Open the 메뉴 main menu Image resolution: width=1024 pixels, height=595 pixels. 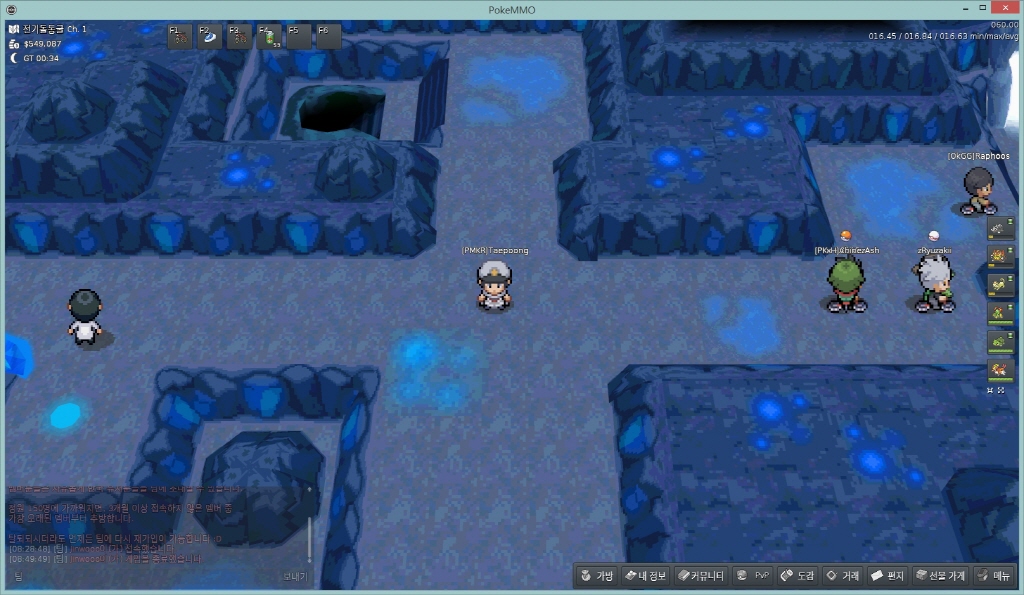[994, 576]
